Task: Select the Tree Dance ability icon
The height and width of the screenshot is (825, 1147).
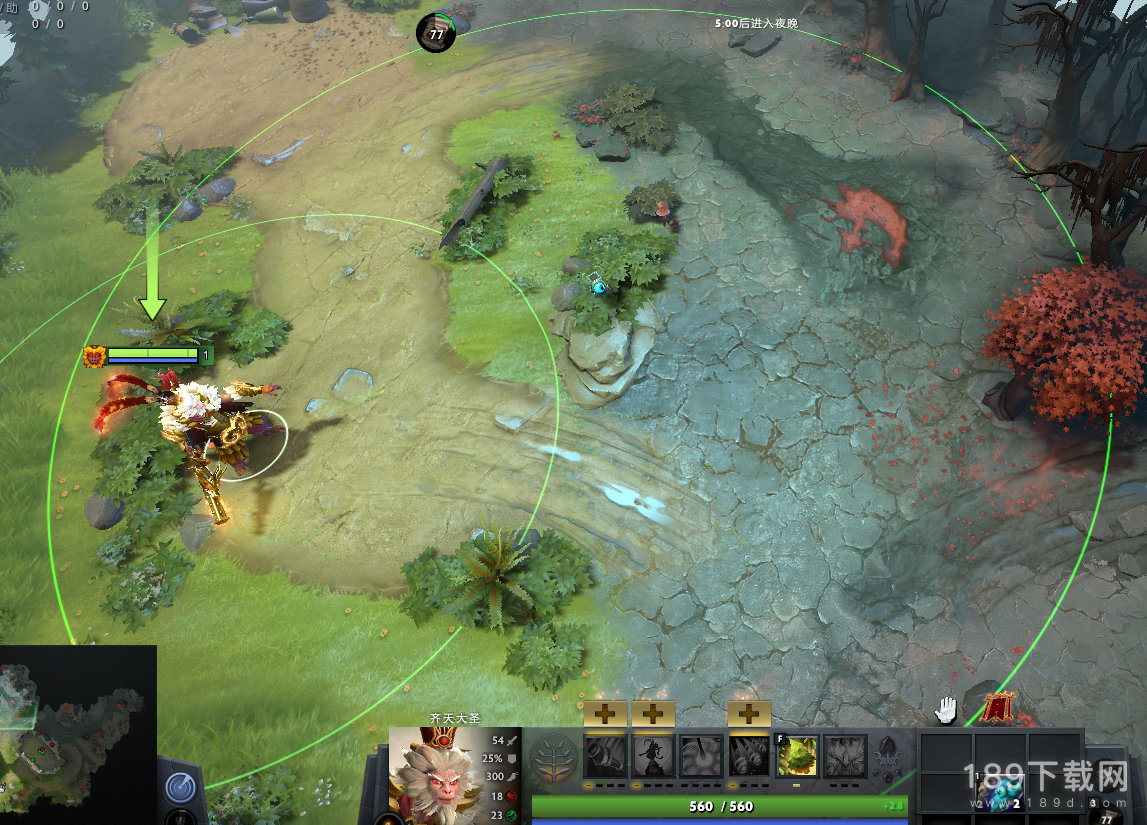Action: (x=653, y=756)
